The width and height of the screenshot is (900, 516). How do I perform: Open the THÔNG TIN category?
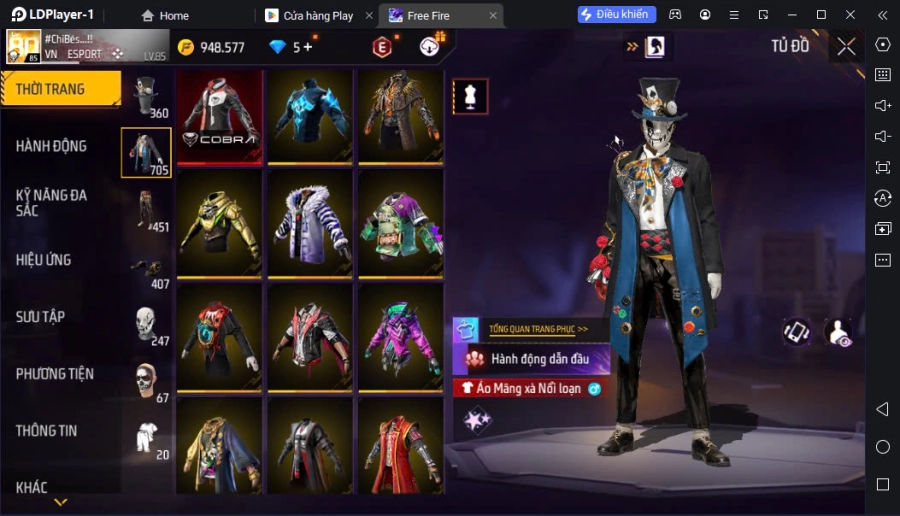click(47, 431)
